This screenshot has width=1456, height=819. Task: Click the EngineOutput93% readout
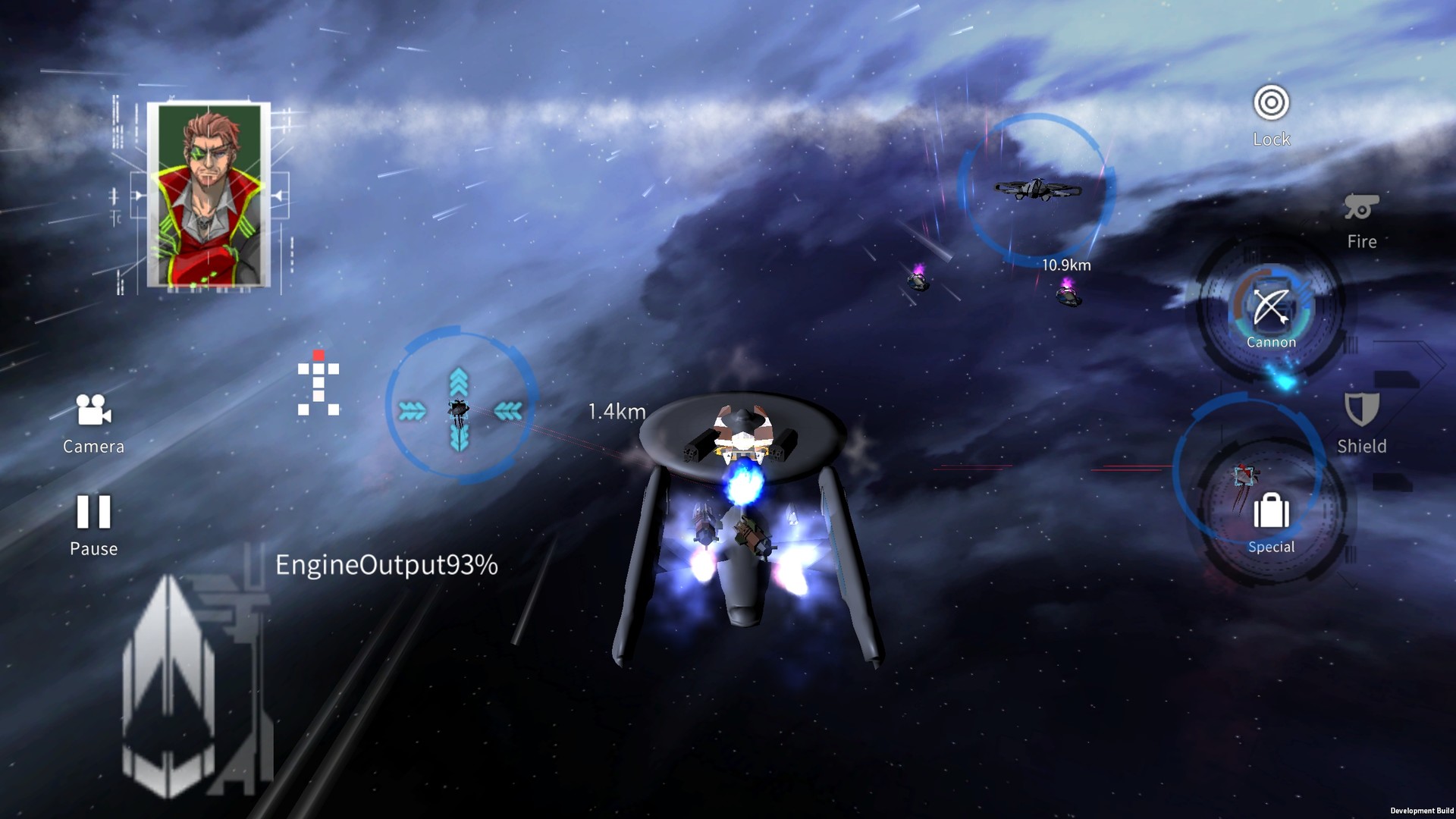click(x=387, y=565)
